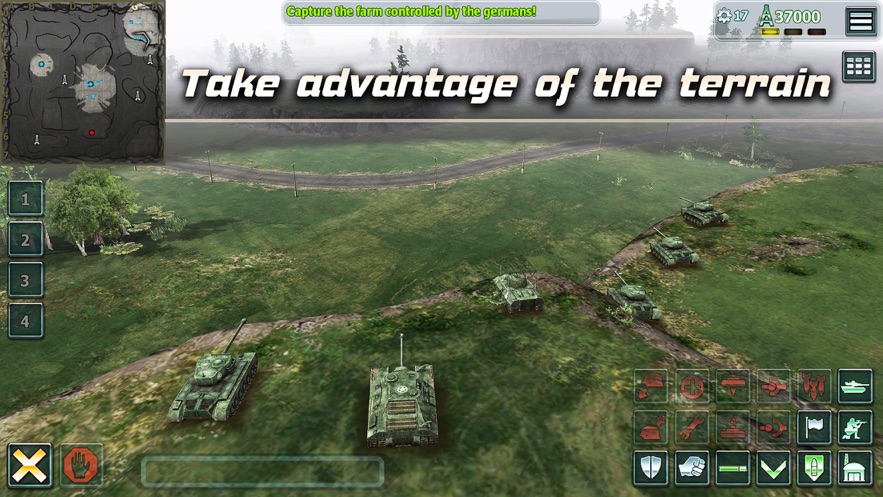Viewport: 883px width, 497px height.
Task: Activate the shield defense command
Action: pyautogui.click(x=651, y=468)
